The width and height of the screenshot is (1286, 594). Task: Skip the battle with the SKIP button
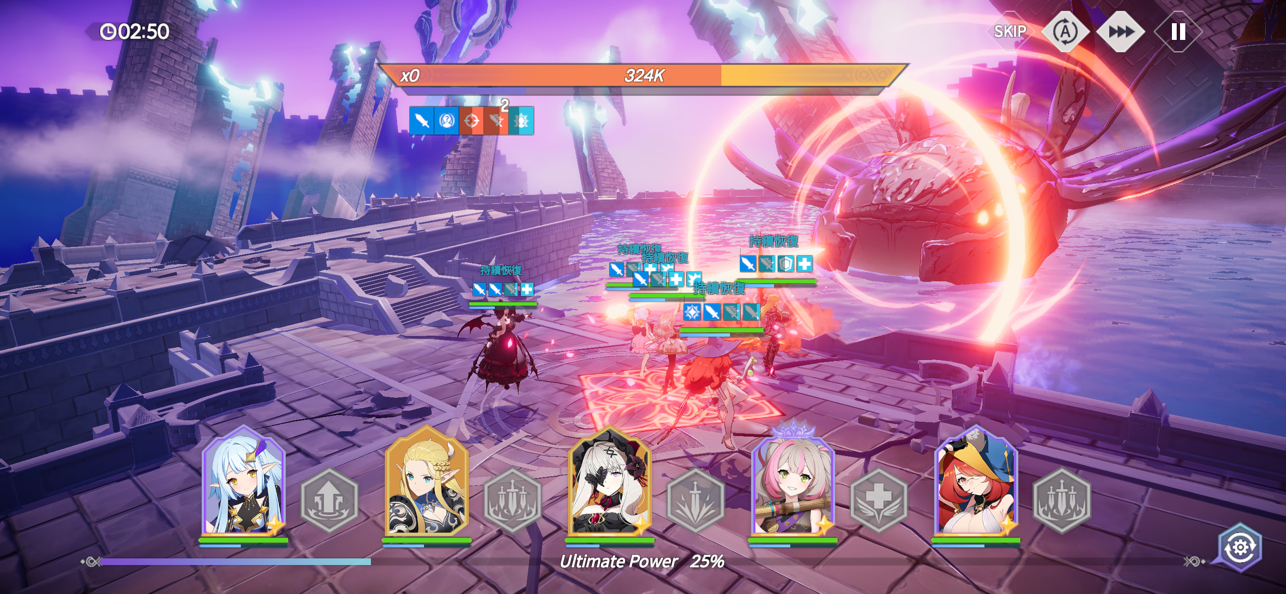[1010, 32]
